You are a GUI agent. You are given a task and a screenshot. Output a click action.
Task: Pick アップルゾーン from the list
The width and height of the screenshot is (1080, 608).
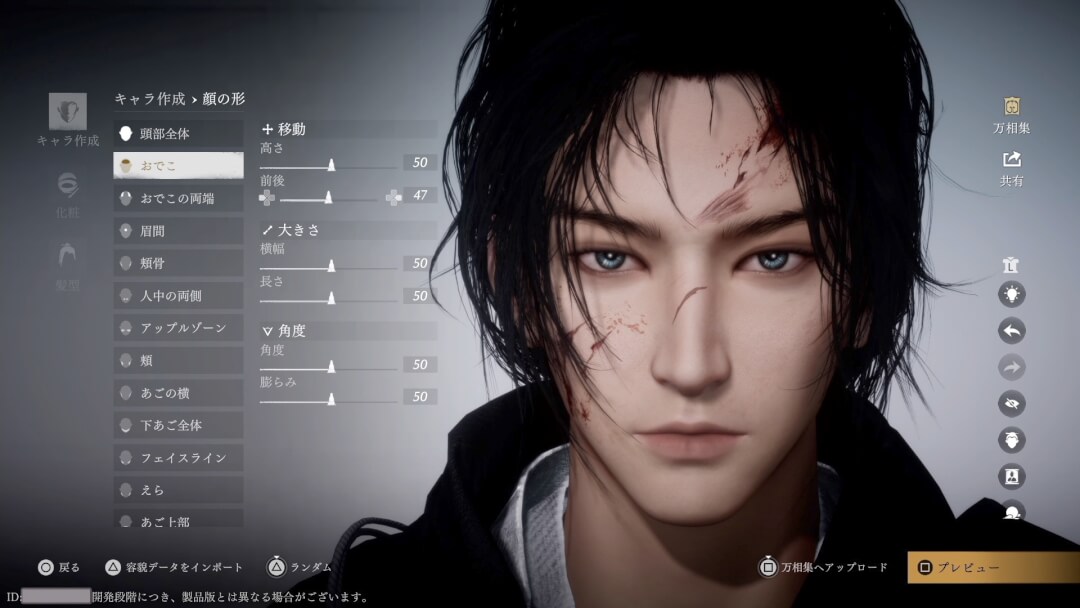click(178, 328)
